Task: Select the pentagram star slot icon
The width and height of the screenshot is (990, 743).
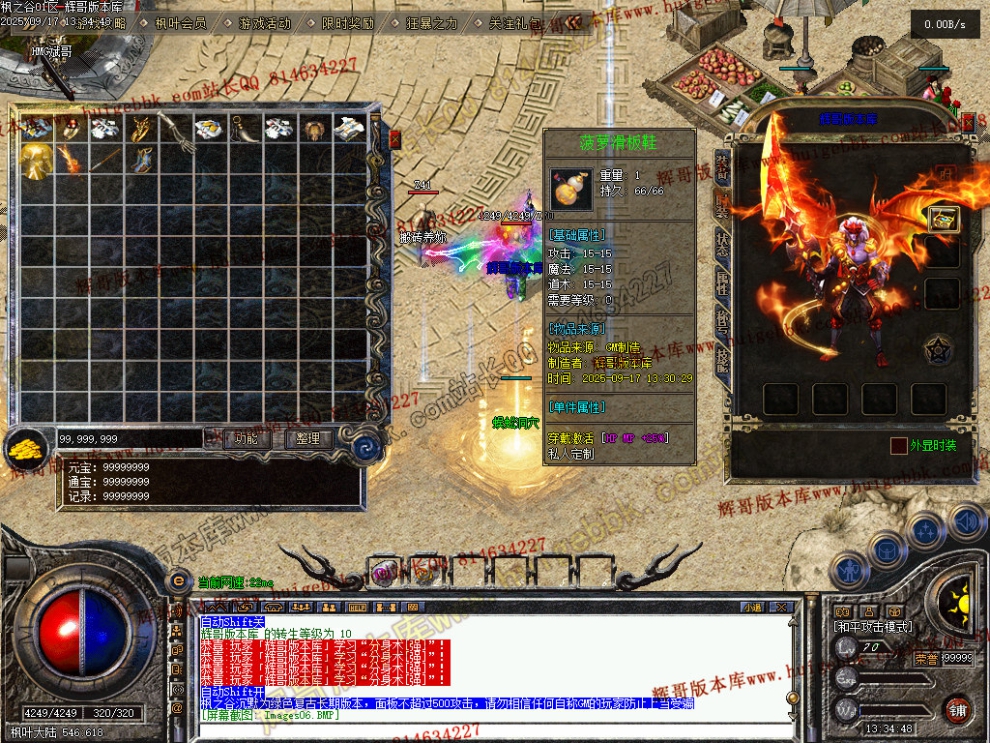Action: [938, 349]
